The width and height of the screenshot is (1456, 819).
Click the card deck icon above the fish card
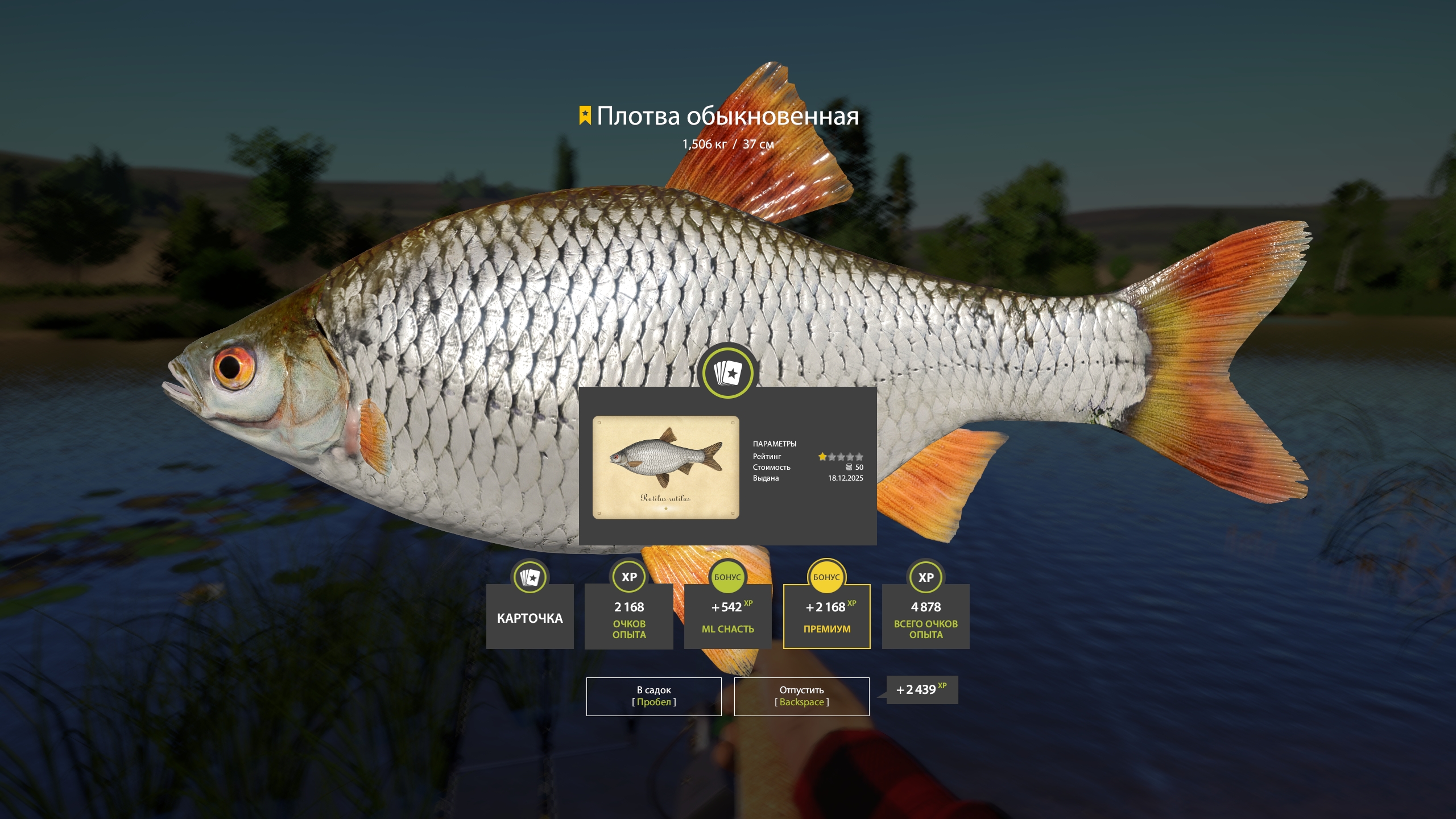727,373
